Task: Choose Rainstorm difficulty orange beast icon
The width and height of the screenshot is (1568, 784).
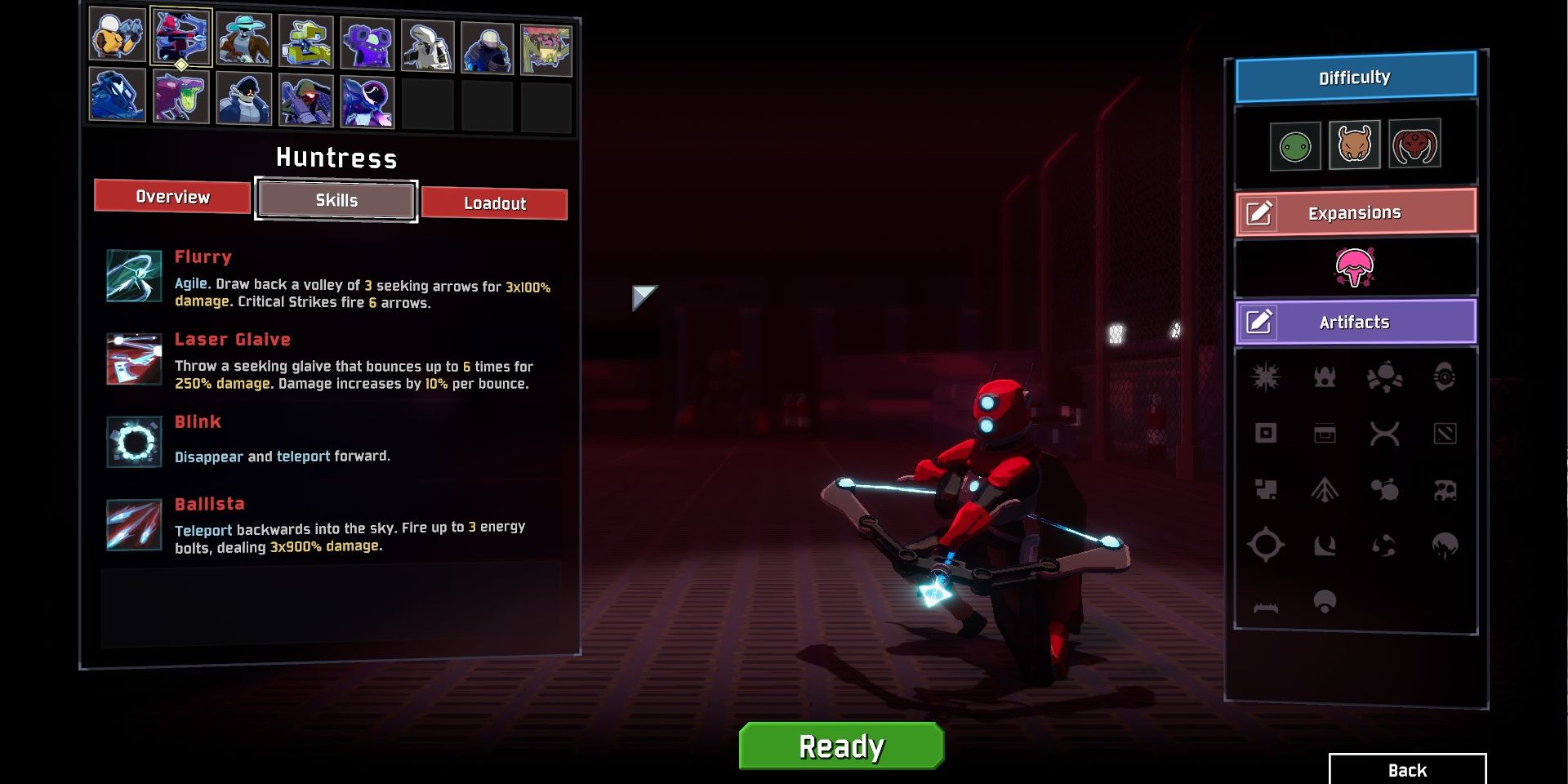Action: [x=1354, y=145]
